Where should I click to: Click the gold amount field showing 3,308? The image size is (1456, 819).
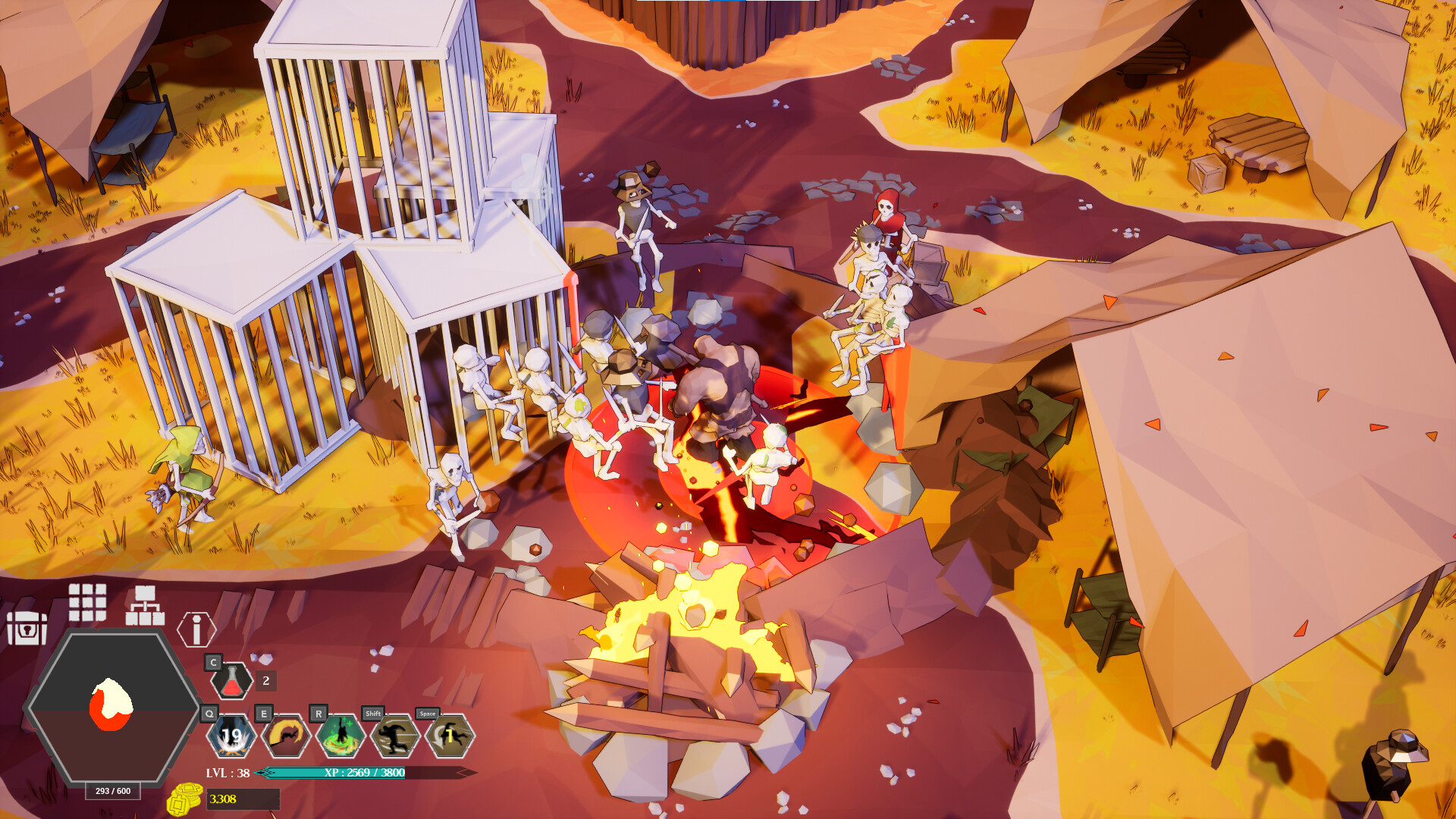pyautogui.click(x=243, y=800)
